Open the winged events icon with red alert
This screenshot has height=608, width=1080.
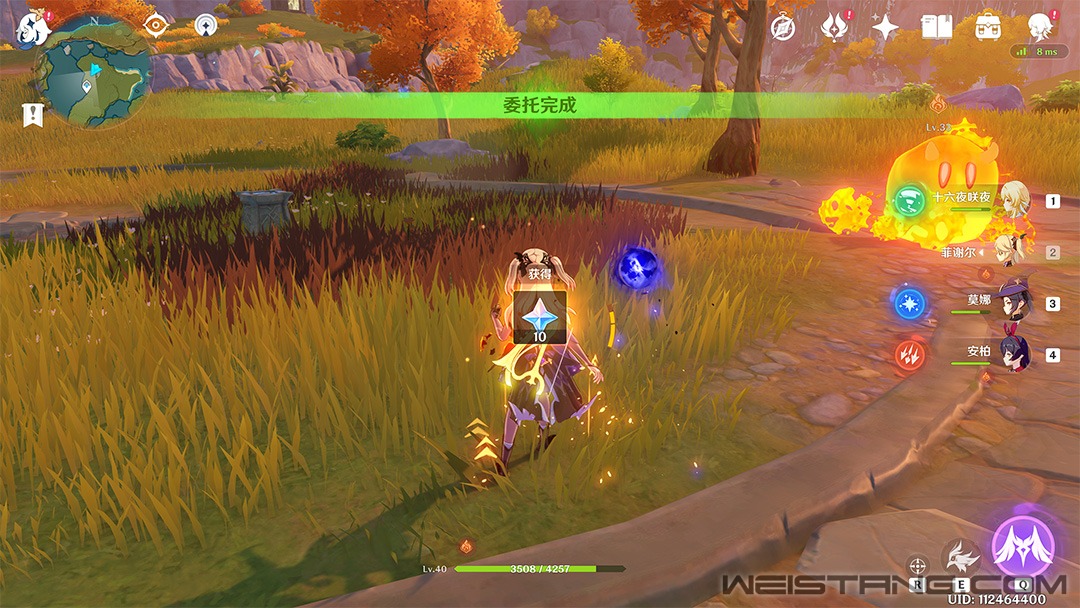[x=834, y=28]
